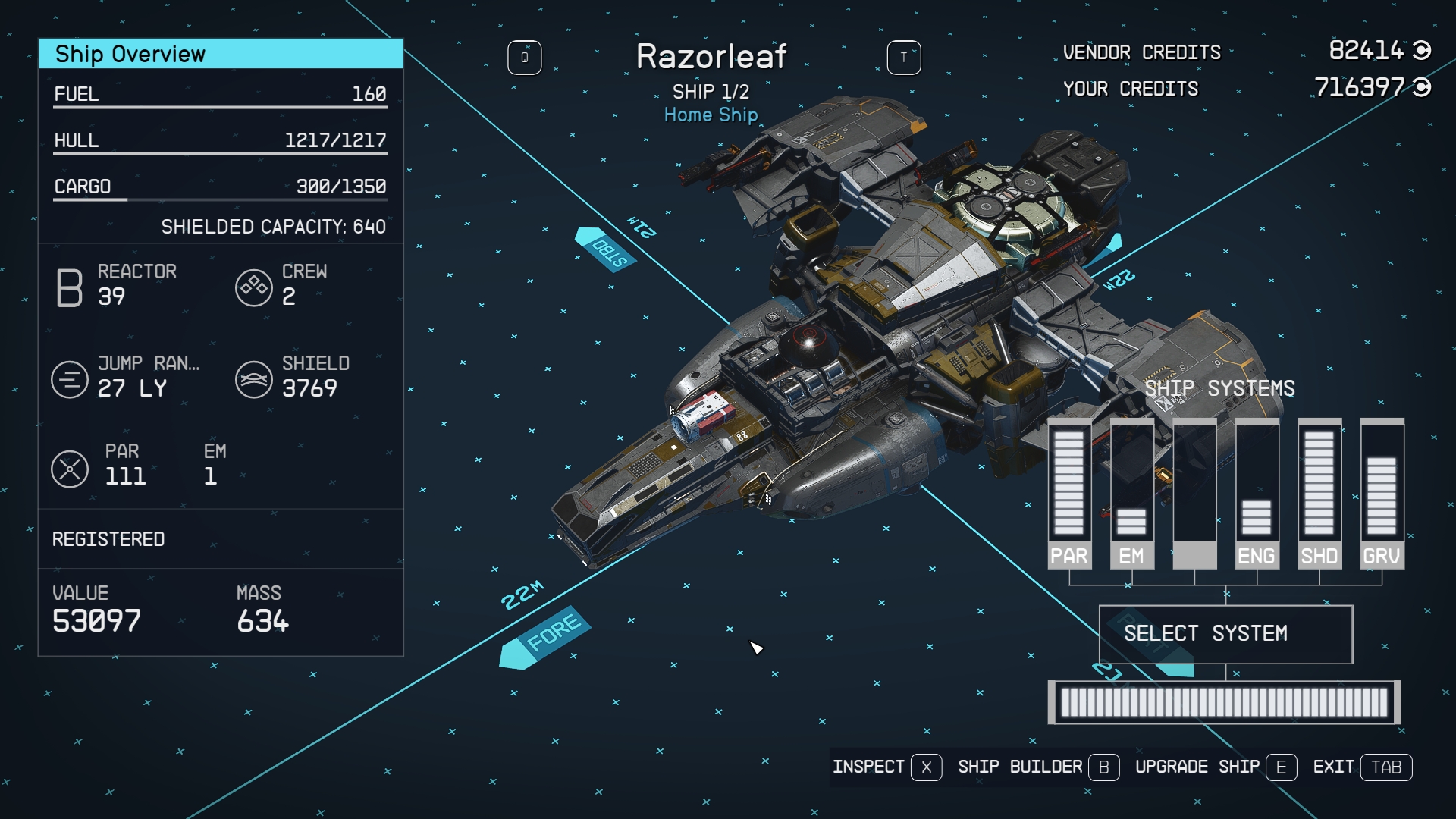Click the Select System box
The image size is (1456, 819).
point(1225,634)
